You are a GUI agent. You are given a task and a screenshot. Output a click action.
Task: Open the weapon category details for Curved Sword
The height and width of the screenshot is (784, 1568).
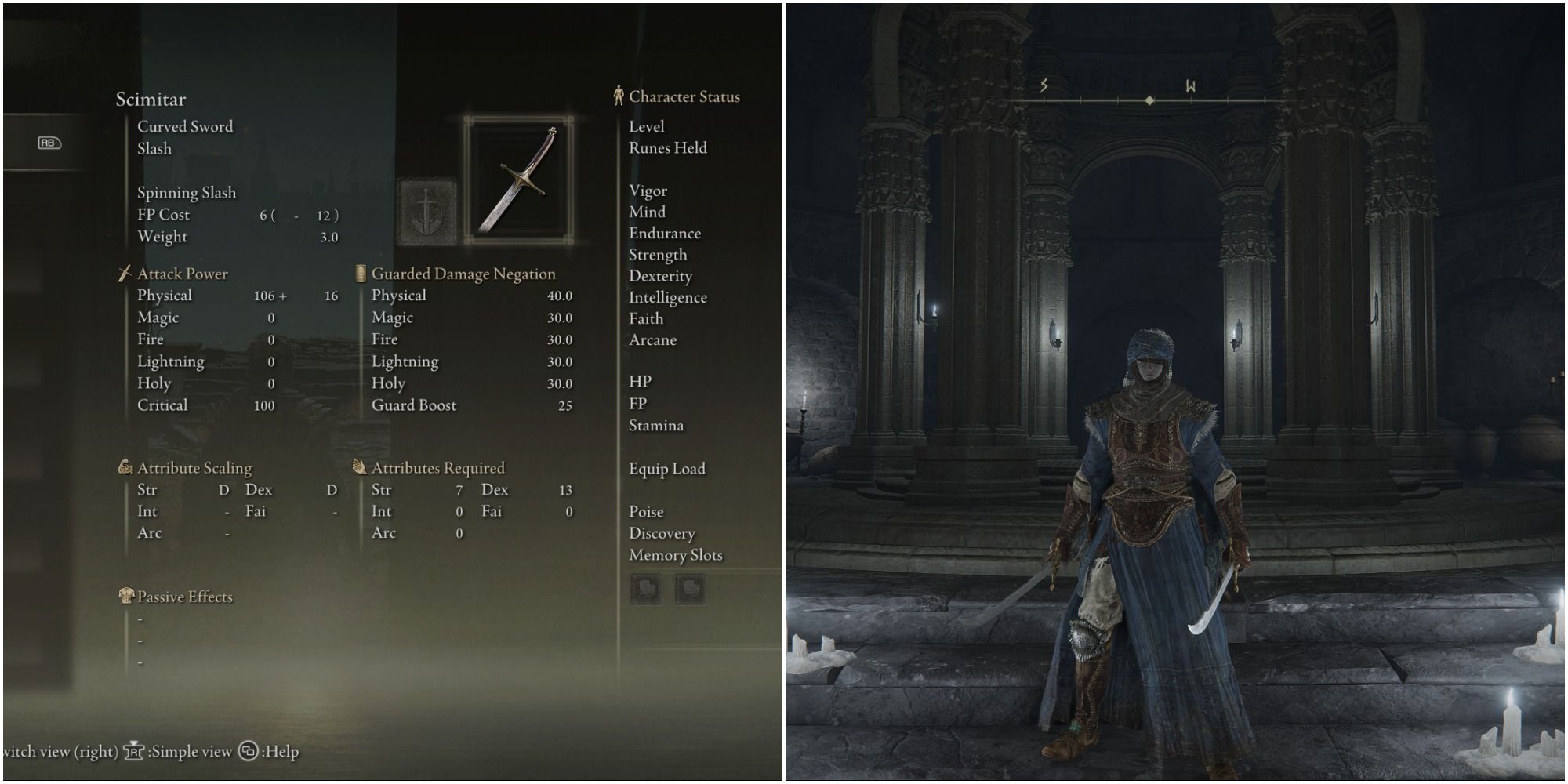click(x=184, y=126)
